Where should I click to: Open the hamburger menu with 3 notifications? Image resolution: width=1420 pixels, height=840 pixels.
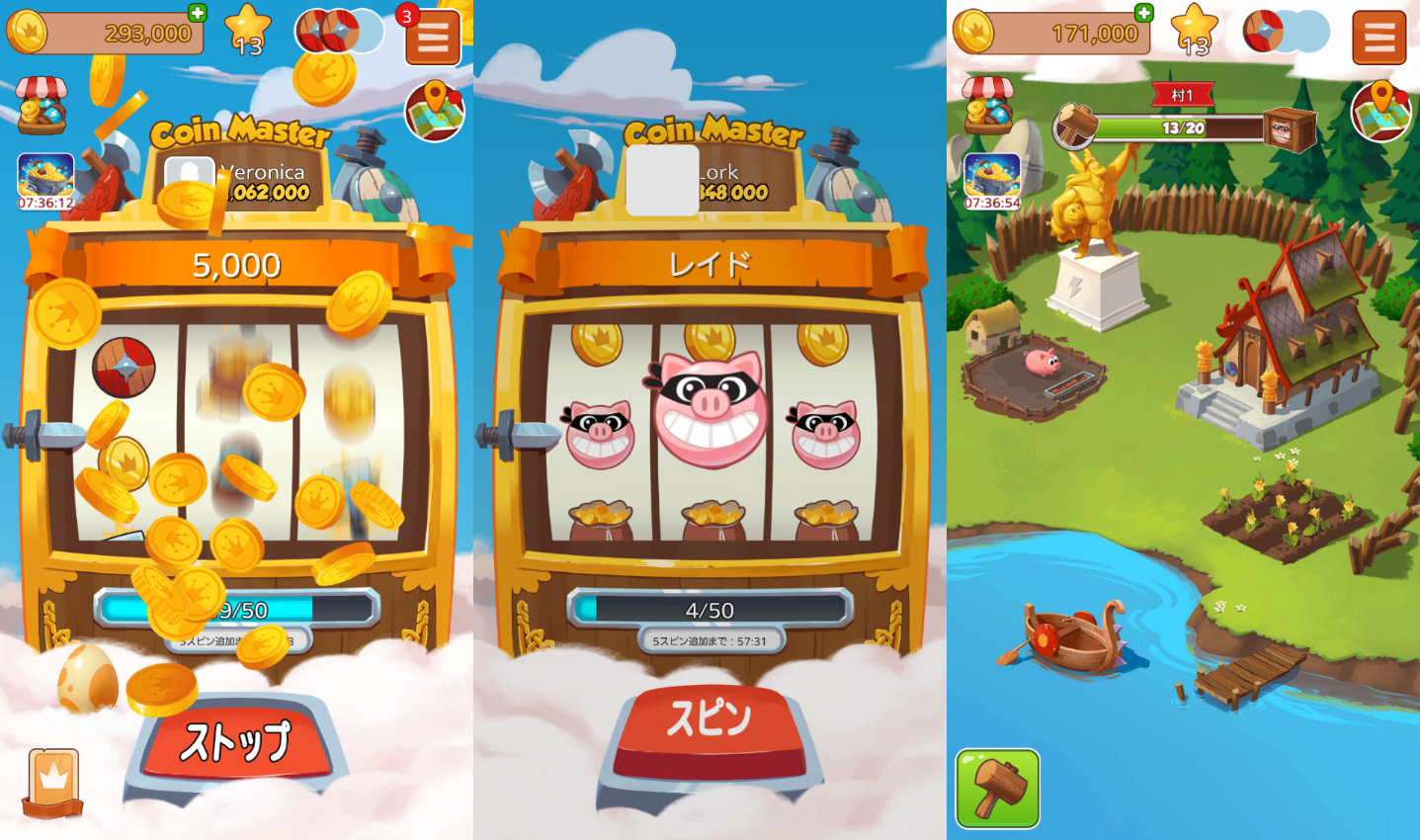pos(431,37)
